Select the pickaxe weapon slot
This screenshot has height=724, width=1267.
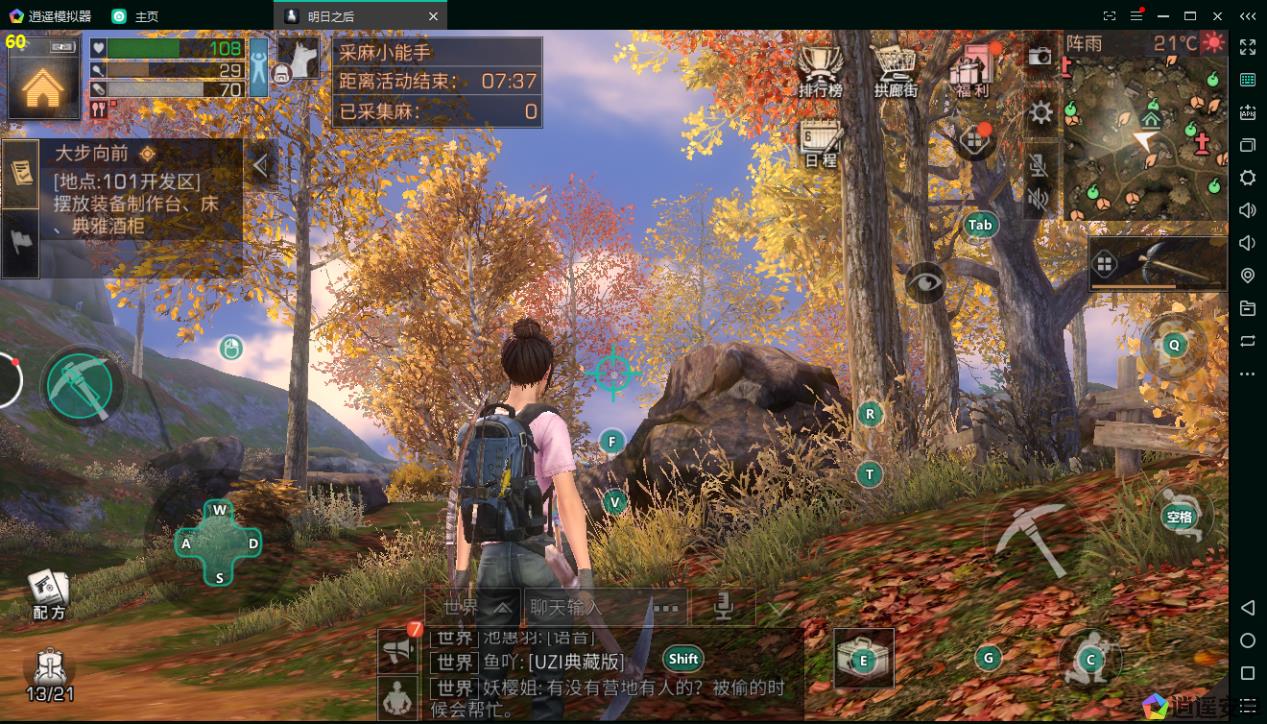pyautogui.click(x=1158, y=264)
